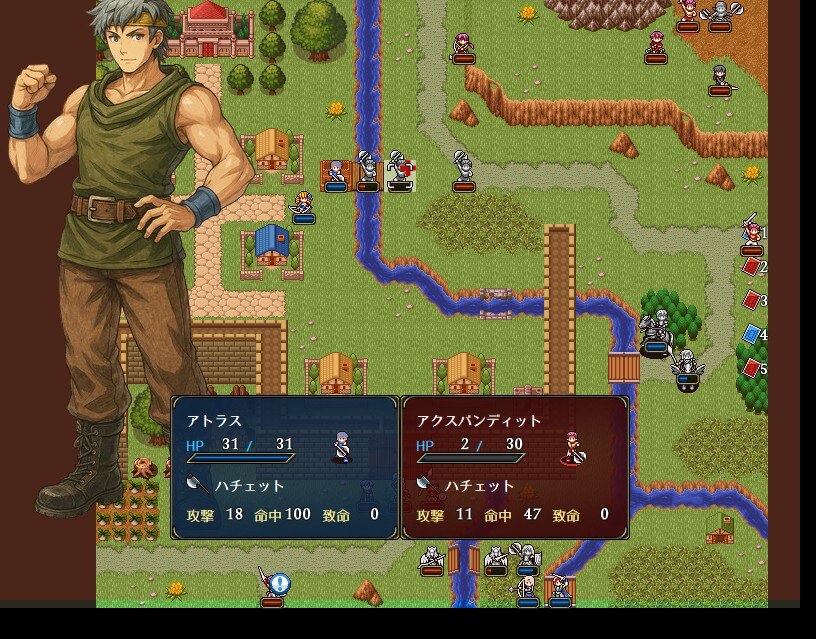Choose the red turn order card numbered 3
This screenshot has height=639, width=816.
pos(751,300)
